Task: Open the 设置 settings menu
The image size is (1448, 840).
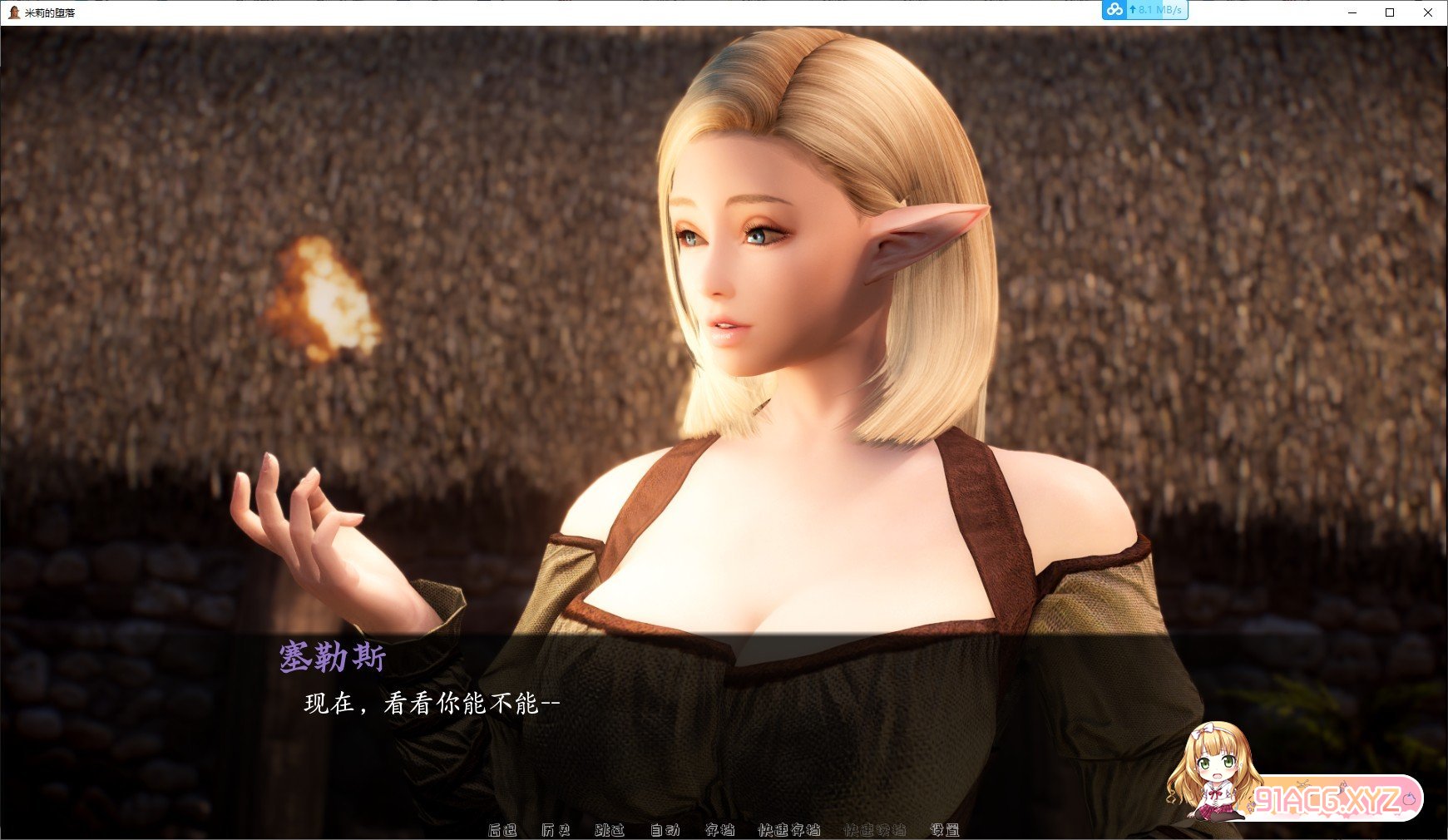Action: (x=945, y=830)
